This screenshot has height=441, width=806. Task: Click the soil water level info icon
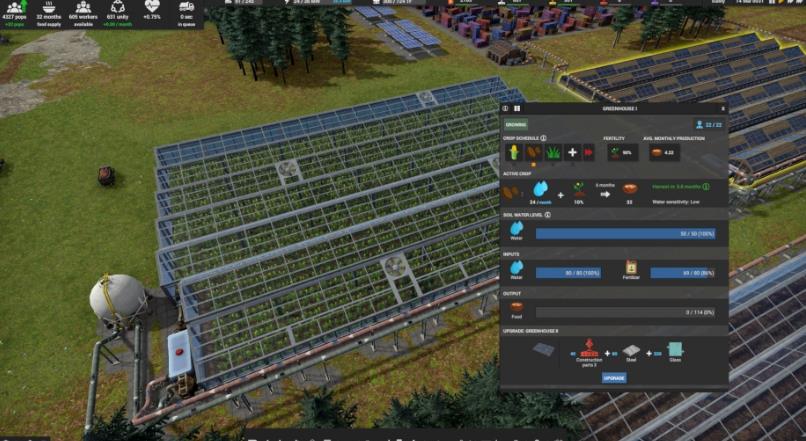pyautogui.click(x=548, y=214)
